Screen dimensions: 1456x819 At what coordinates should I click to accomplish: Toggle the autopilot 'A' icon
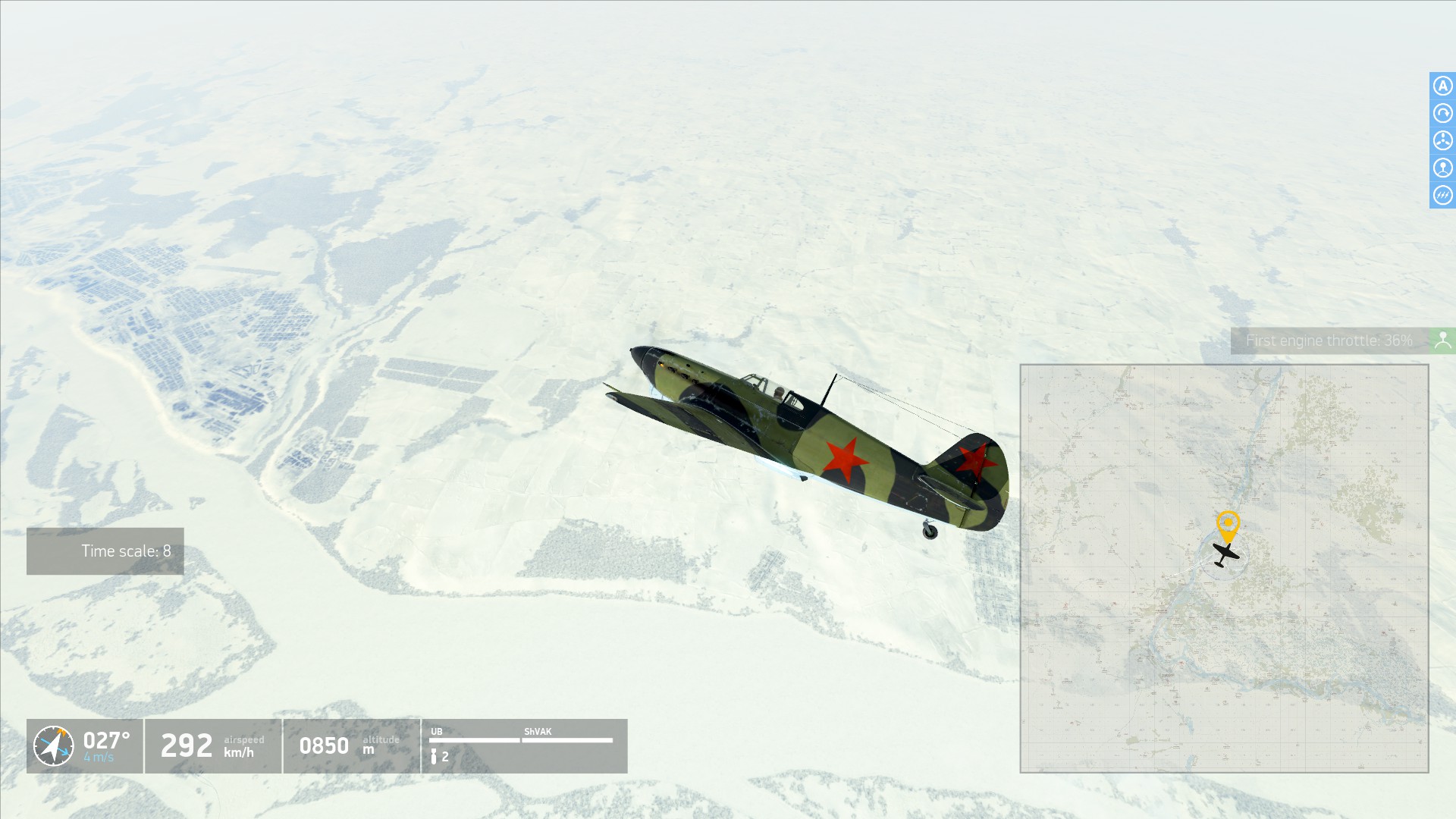point(1442,86)
